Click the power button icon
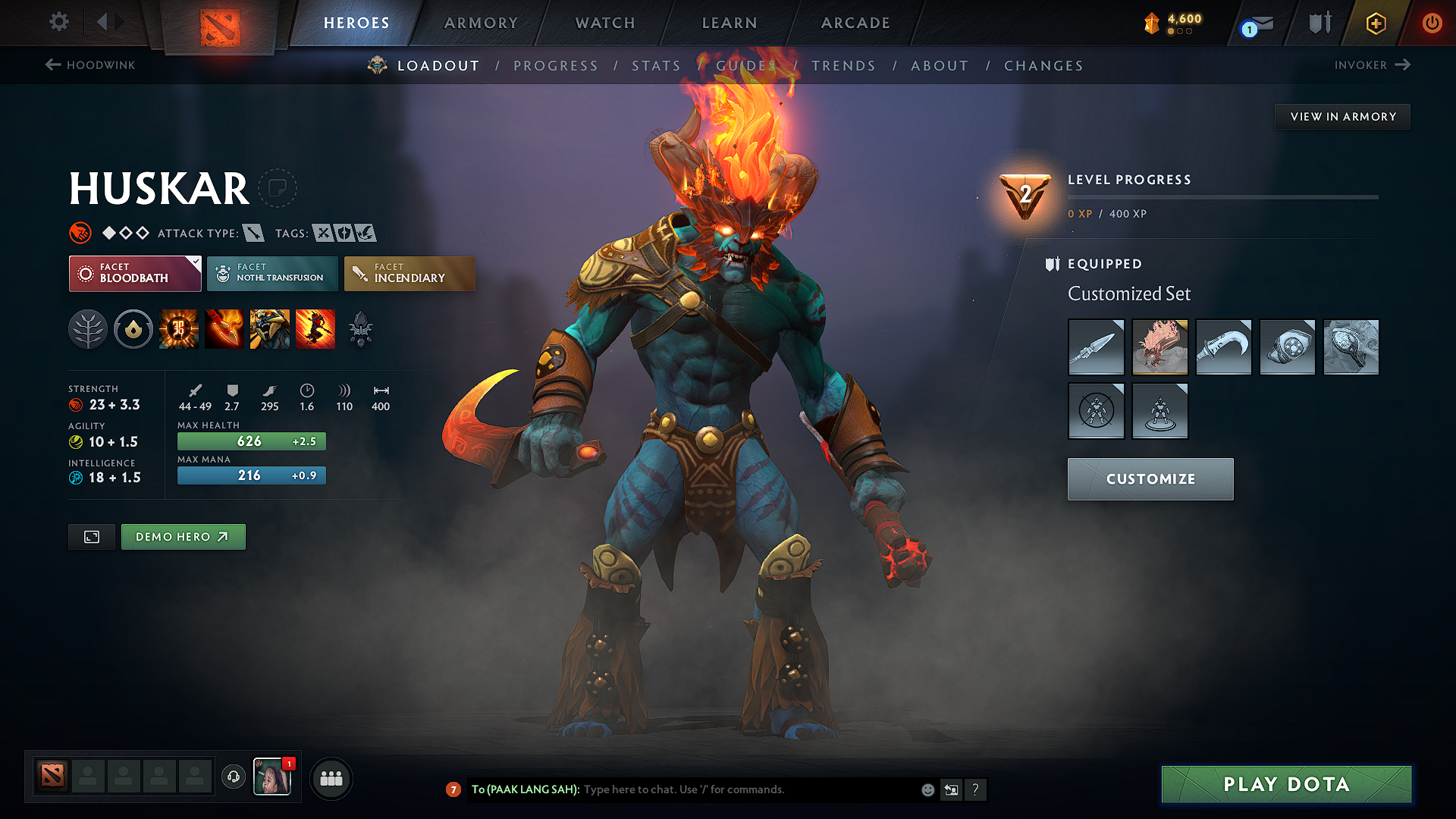This screenshot has height=819, width=1456. click(x=1432, y=23)
